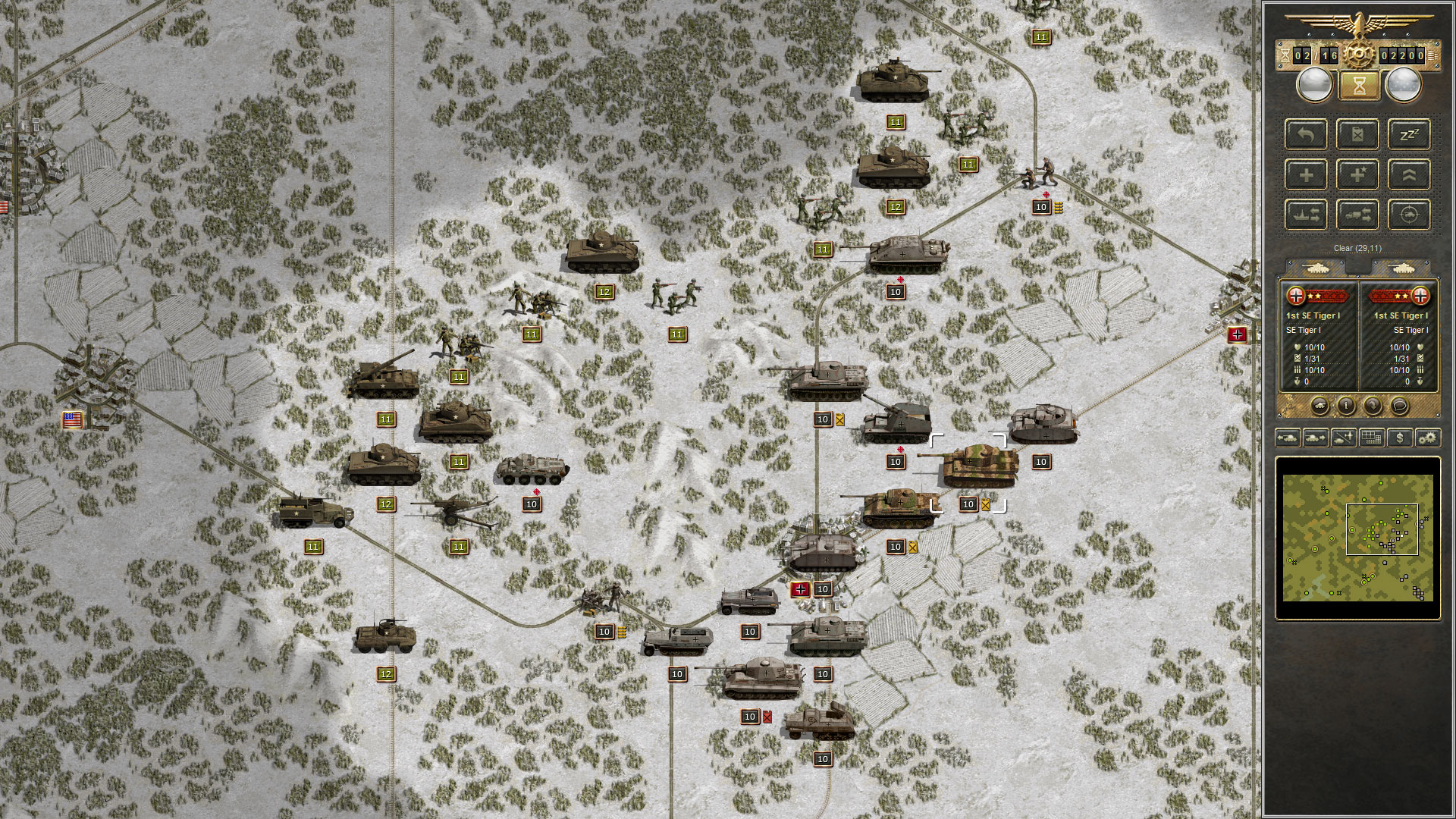Cycle to the next unit
The width and height of the screenshot is (1456, 819).
[x=1315, y=438]
